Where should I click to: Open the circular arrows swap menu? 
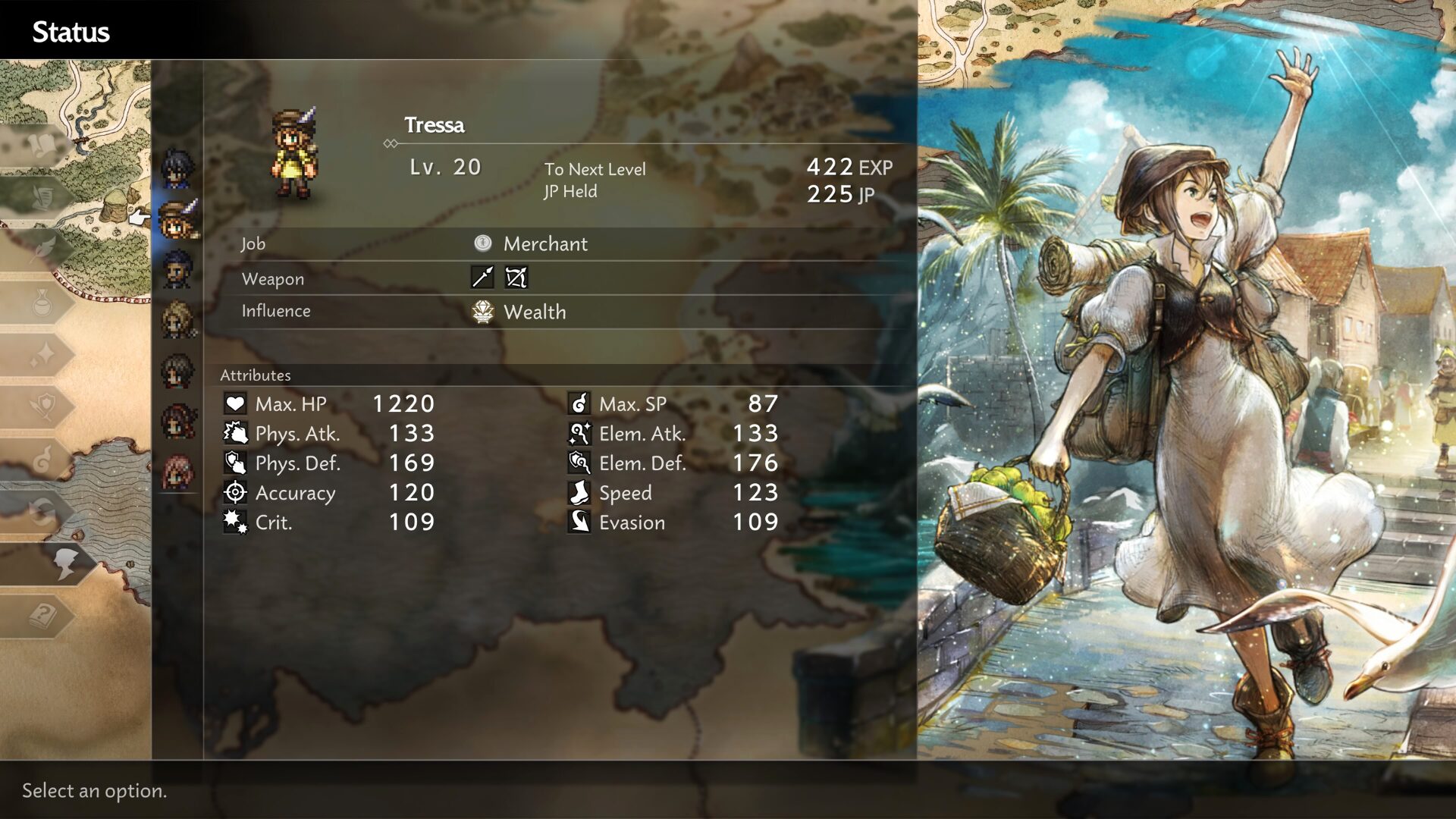tap(42, 511)
